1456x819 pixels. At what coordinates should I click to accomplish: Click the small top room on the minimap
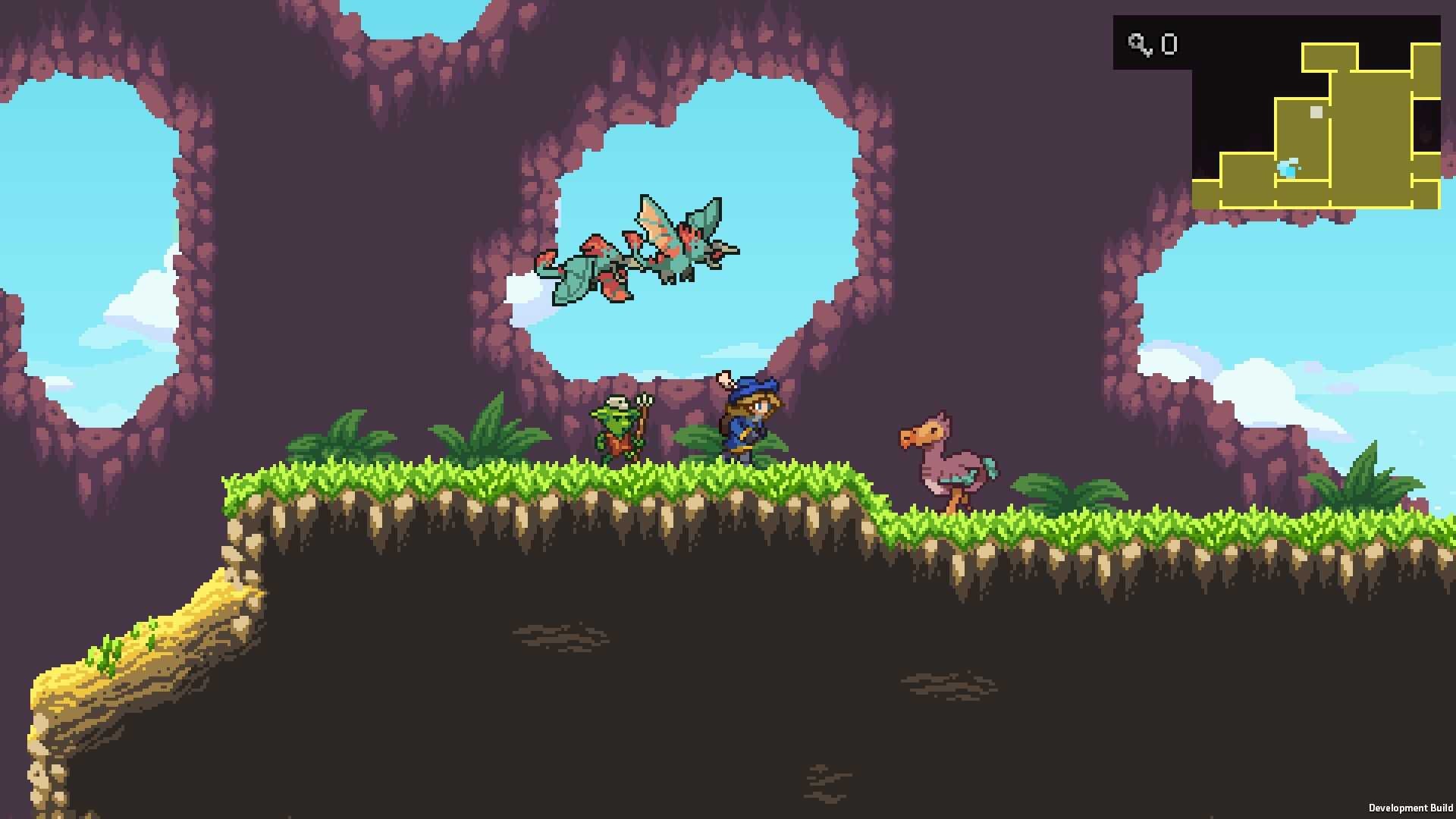(1330, 56)
